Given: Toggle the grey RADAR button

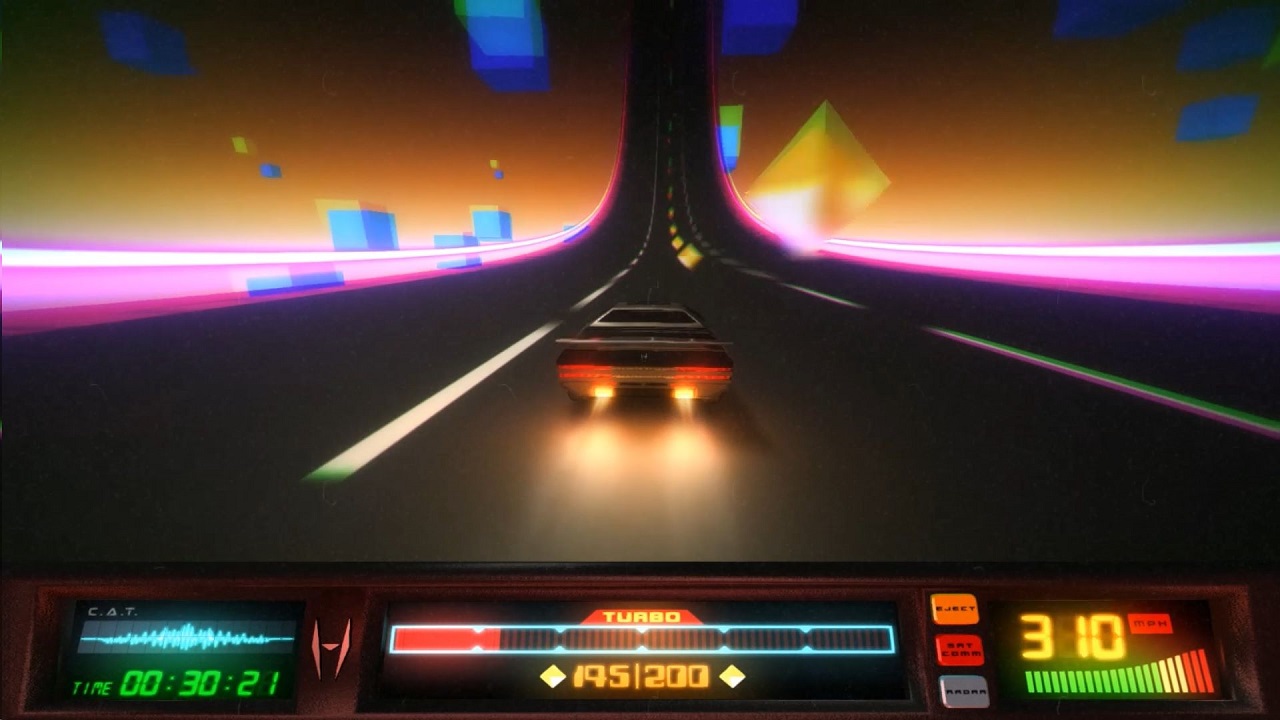Looking at the screenshot, I should click(964, 690).
